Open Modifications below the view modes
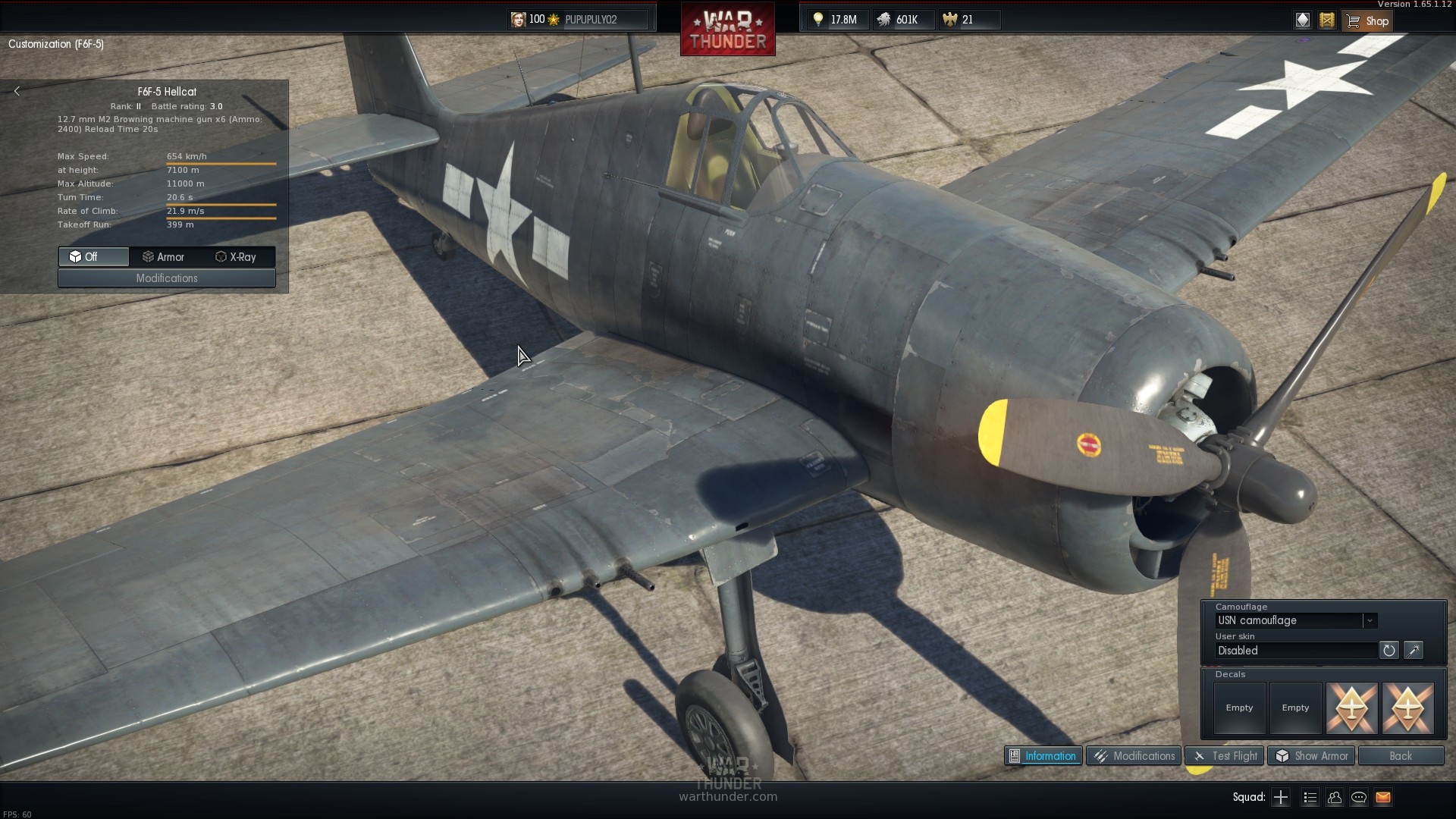Image resolution: width=1456 pixels, height=819 pixels. click(x=167, y=278)
